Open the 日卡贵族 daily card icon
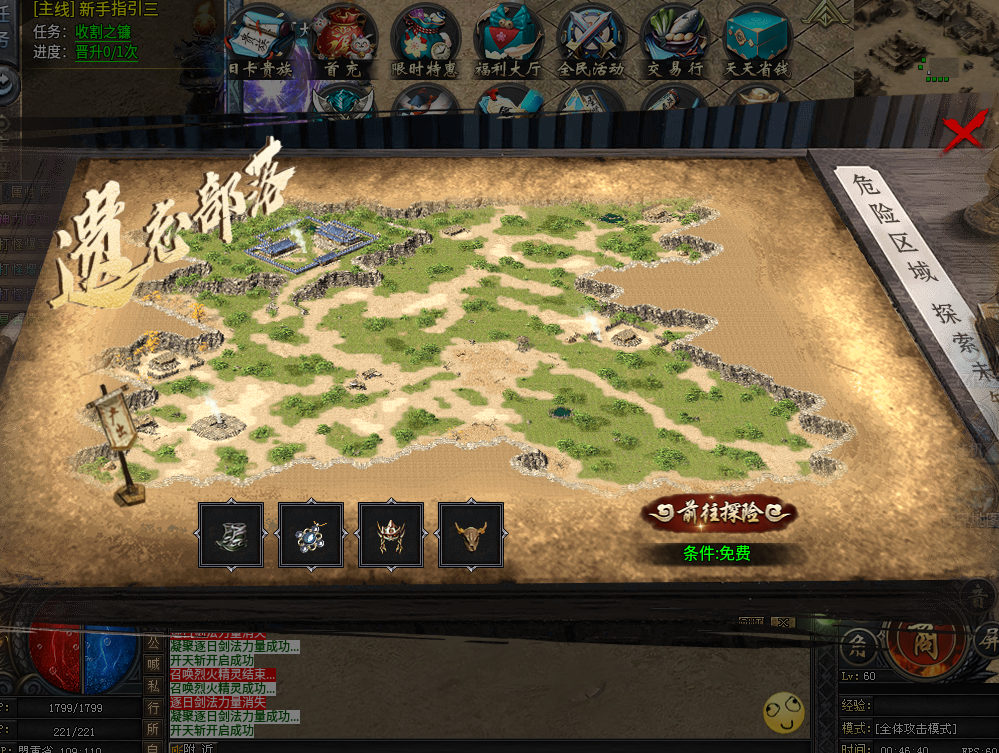 (x=260, y=40)
